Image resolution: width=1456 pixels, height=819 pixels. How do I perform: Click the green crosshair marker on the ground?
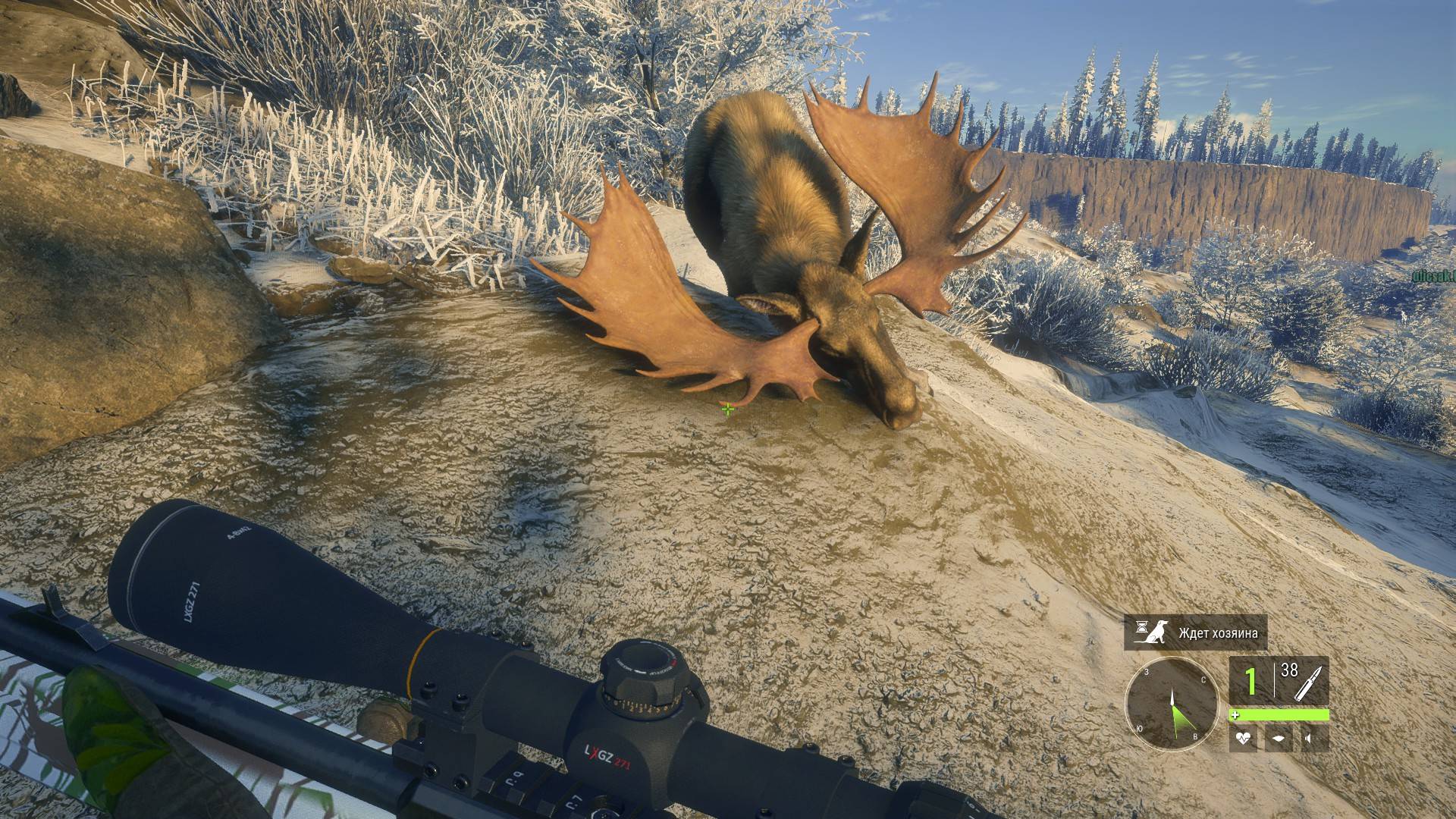click(x=727, y=409)
